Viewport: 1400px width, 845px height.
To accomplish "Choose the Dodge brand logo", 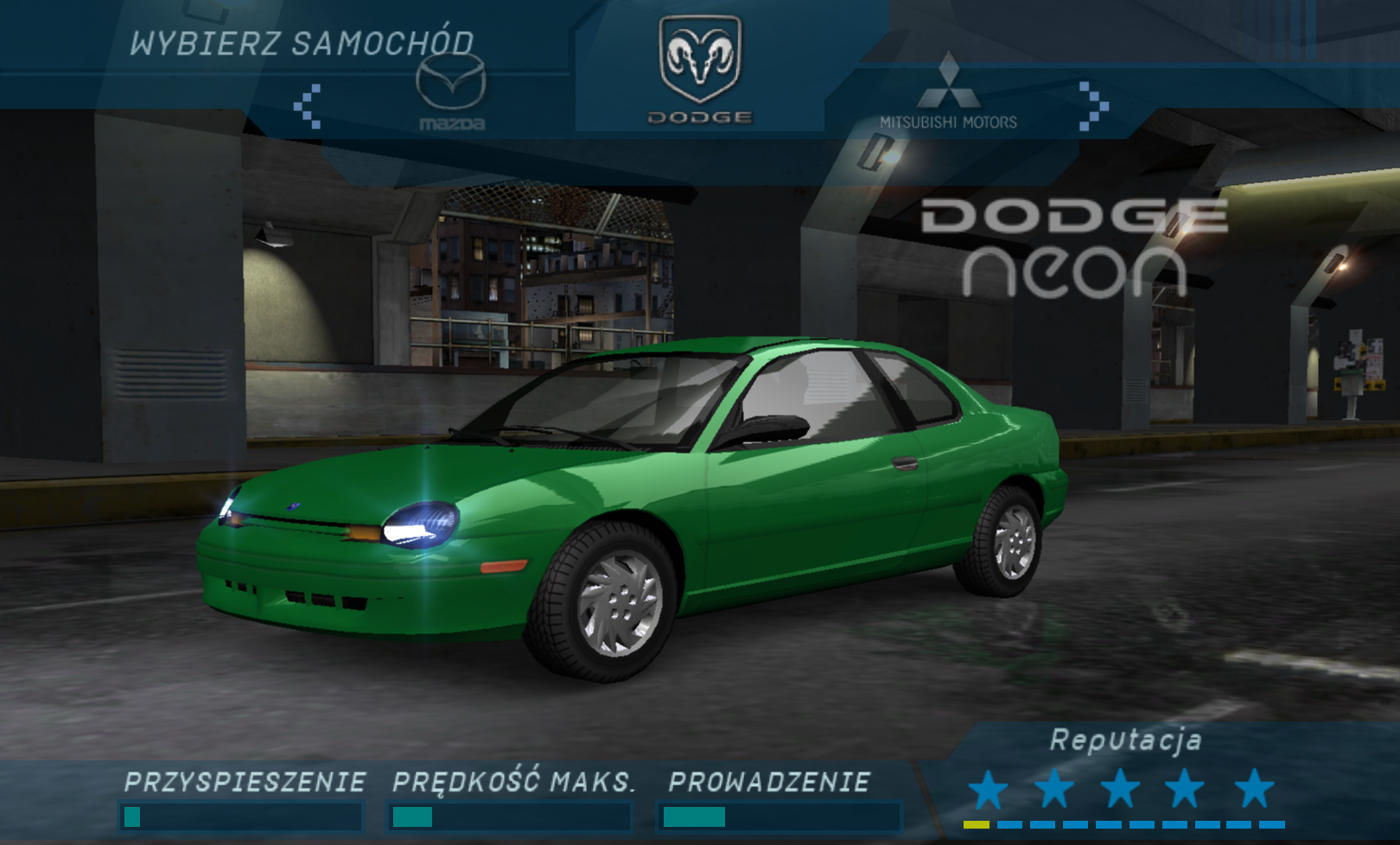I will coord(700,69).
